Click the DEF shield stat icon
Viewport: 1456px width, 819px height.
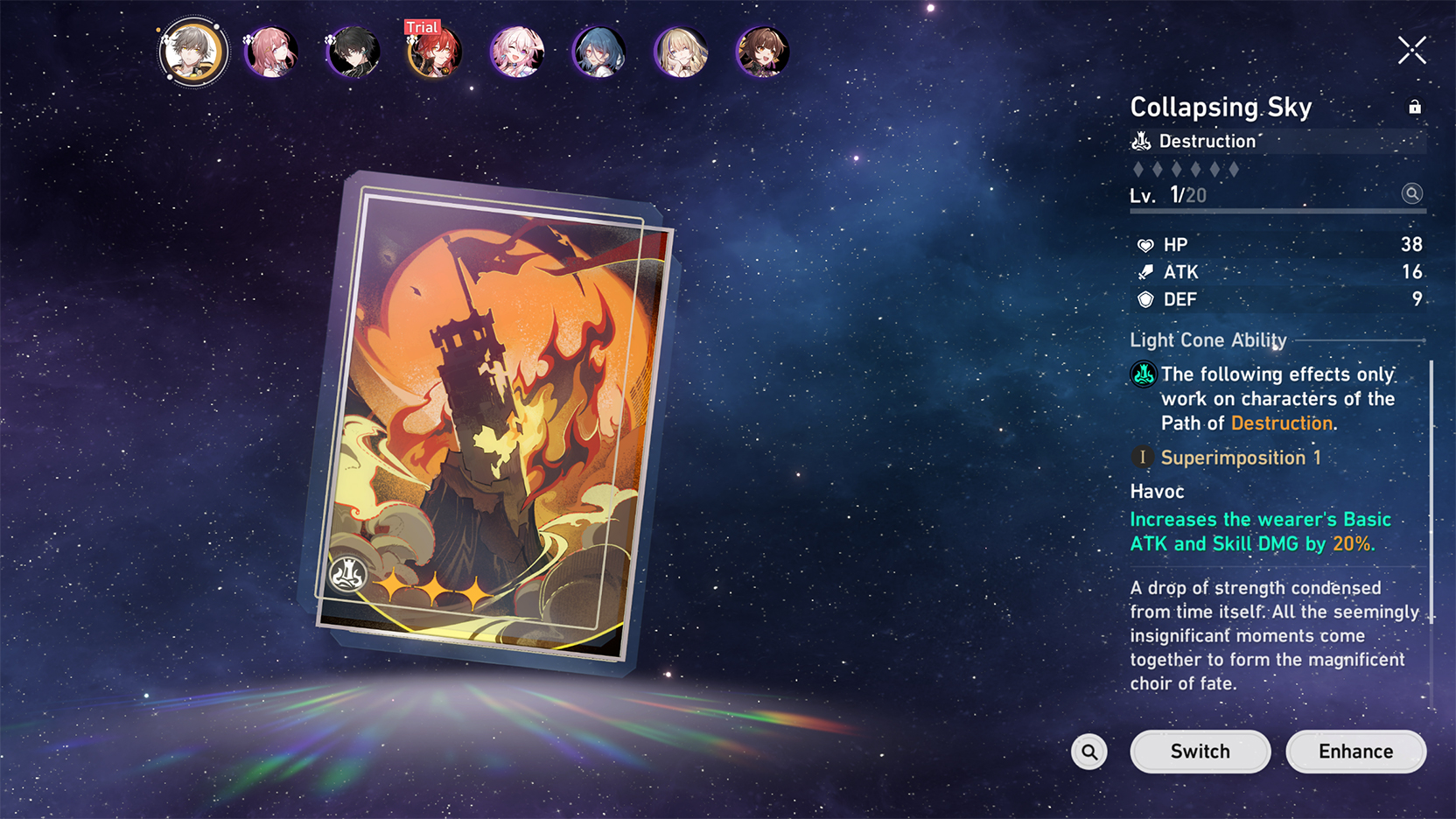tap(1144, 299)
